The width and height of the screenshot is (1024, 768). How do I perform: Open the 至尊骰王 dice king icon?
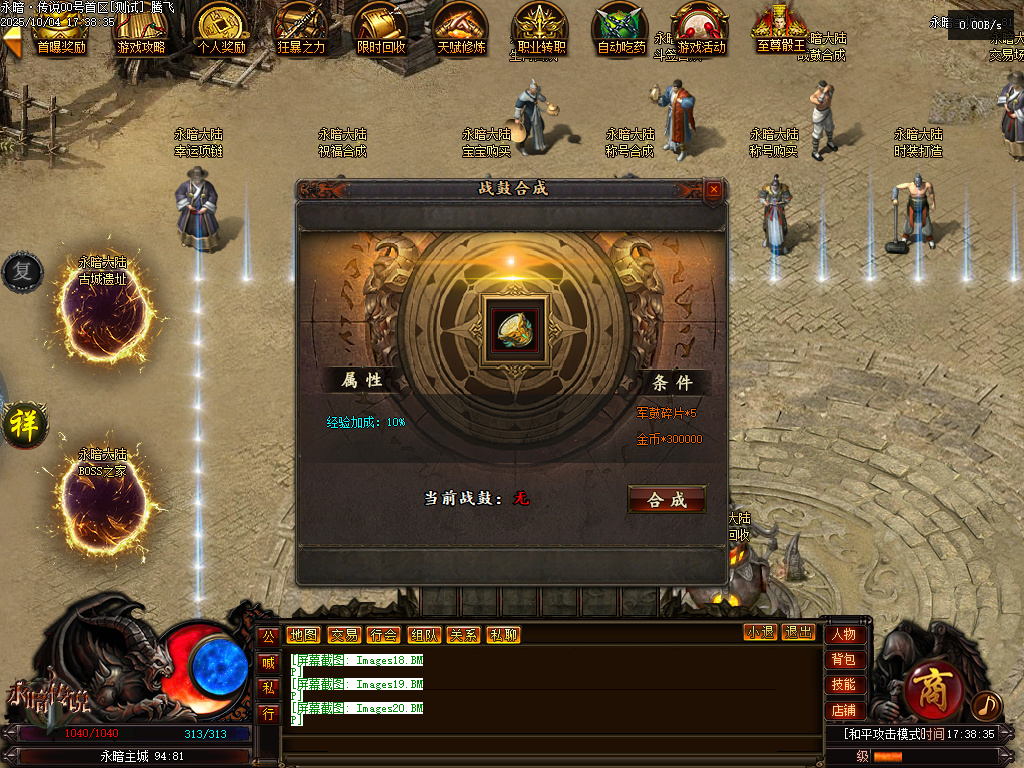781,28
